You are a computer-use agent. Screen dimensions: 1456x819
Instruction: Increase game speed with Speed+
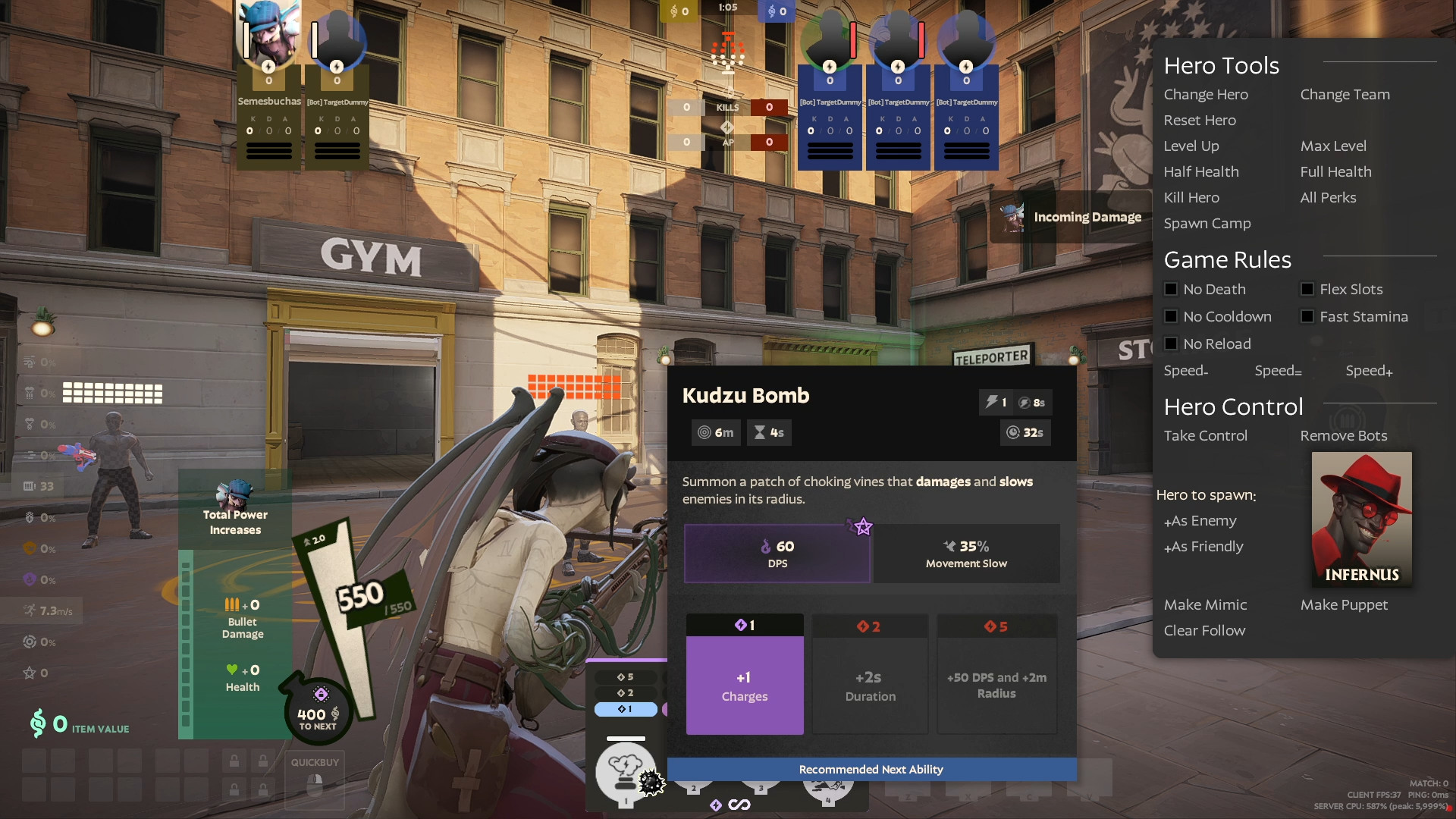click(x=1369, y=371)
